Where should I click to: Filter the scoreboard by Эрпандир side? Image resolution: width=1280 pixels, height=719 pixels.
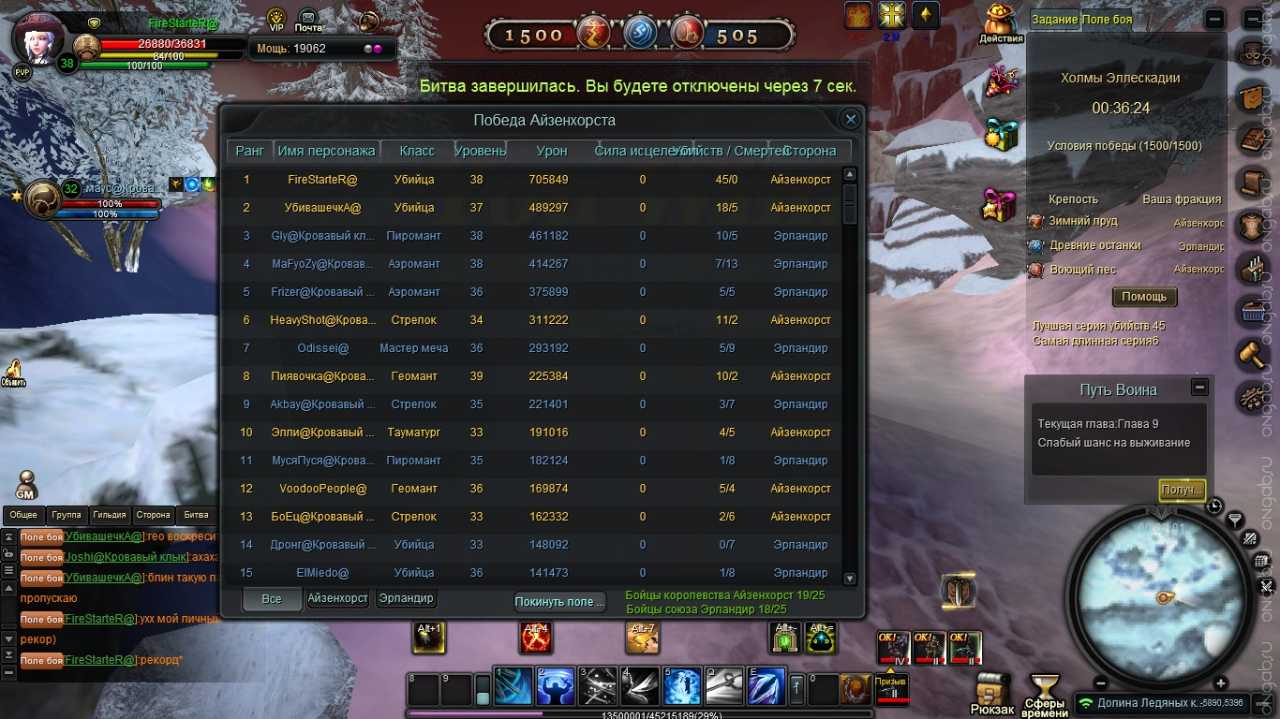click(406, 598)
